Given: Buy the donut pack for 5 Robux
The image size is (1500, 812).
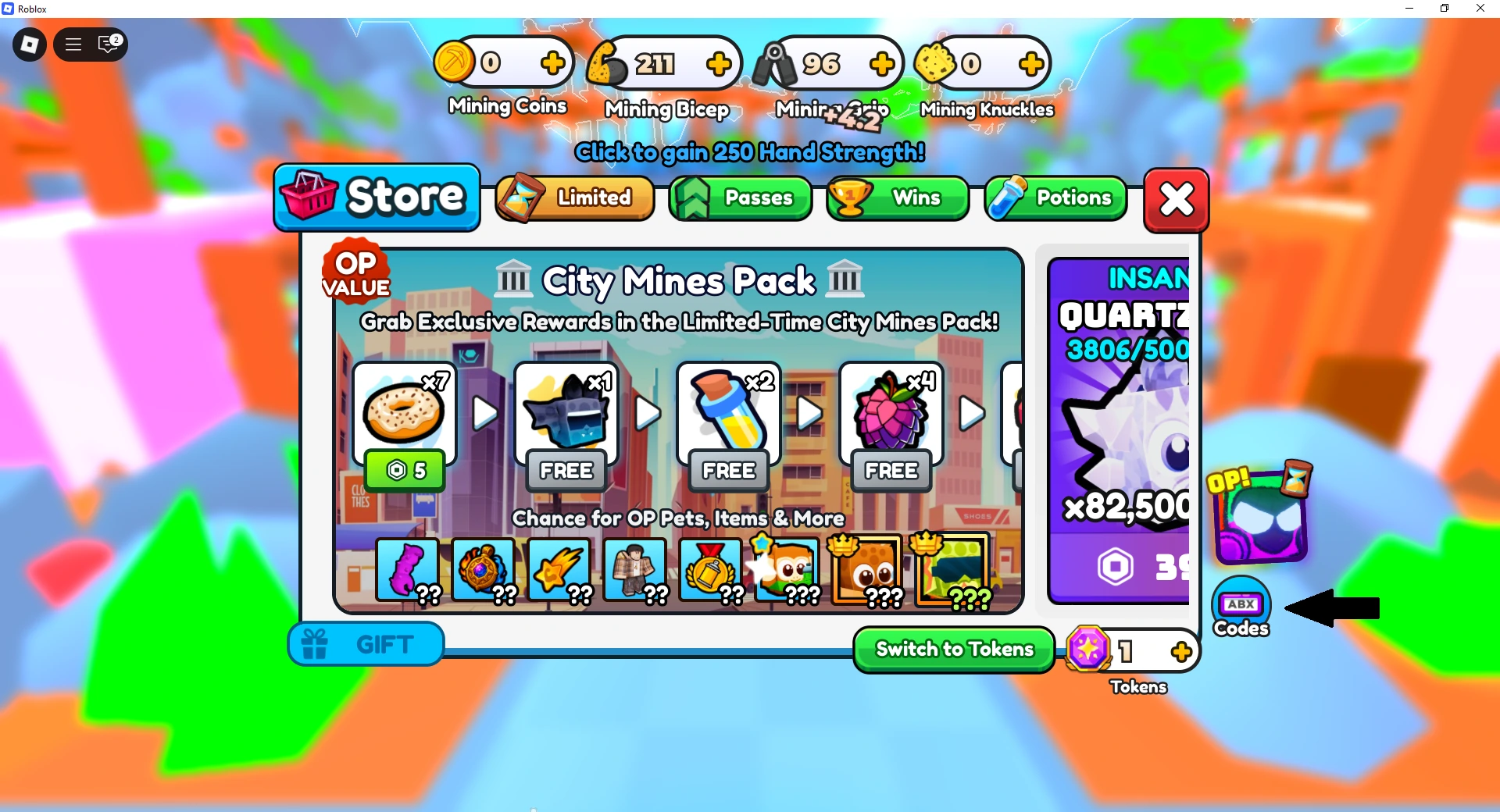Looking at the screenshot, I should (405, 470).
